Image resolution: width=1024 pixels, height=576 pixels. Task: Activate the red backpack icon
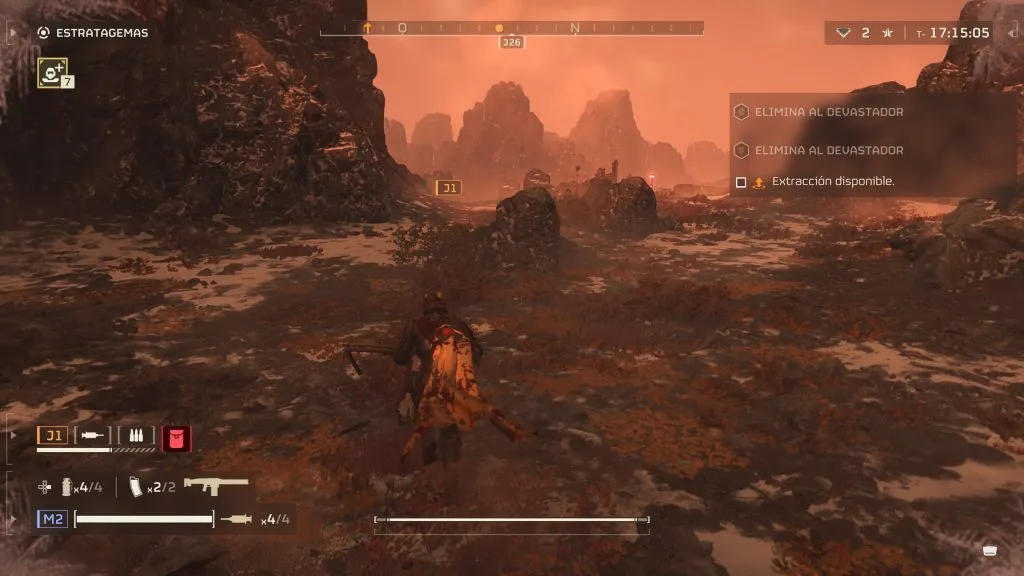176,437
